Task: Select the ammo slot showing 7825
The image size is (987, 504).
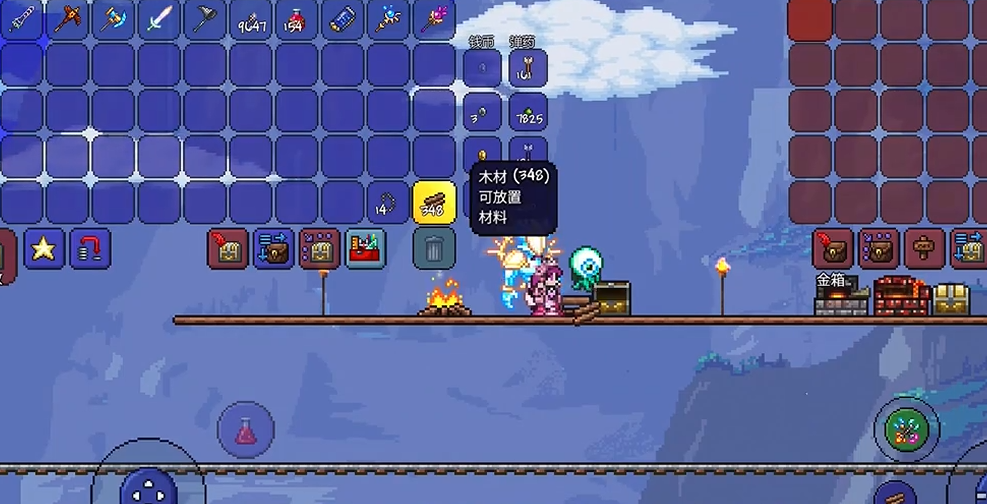Action: tap(530, 112)
